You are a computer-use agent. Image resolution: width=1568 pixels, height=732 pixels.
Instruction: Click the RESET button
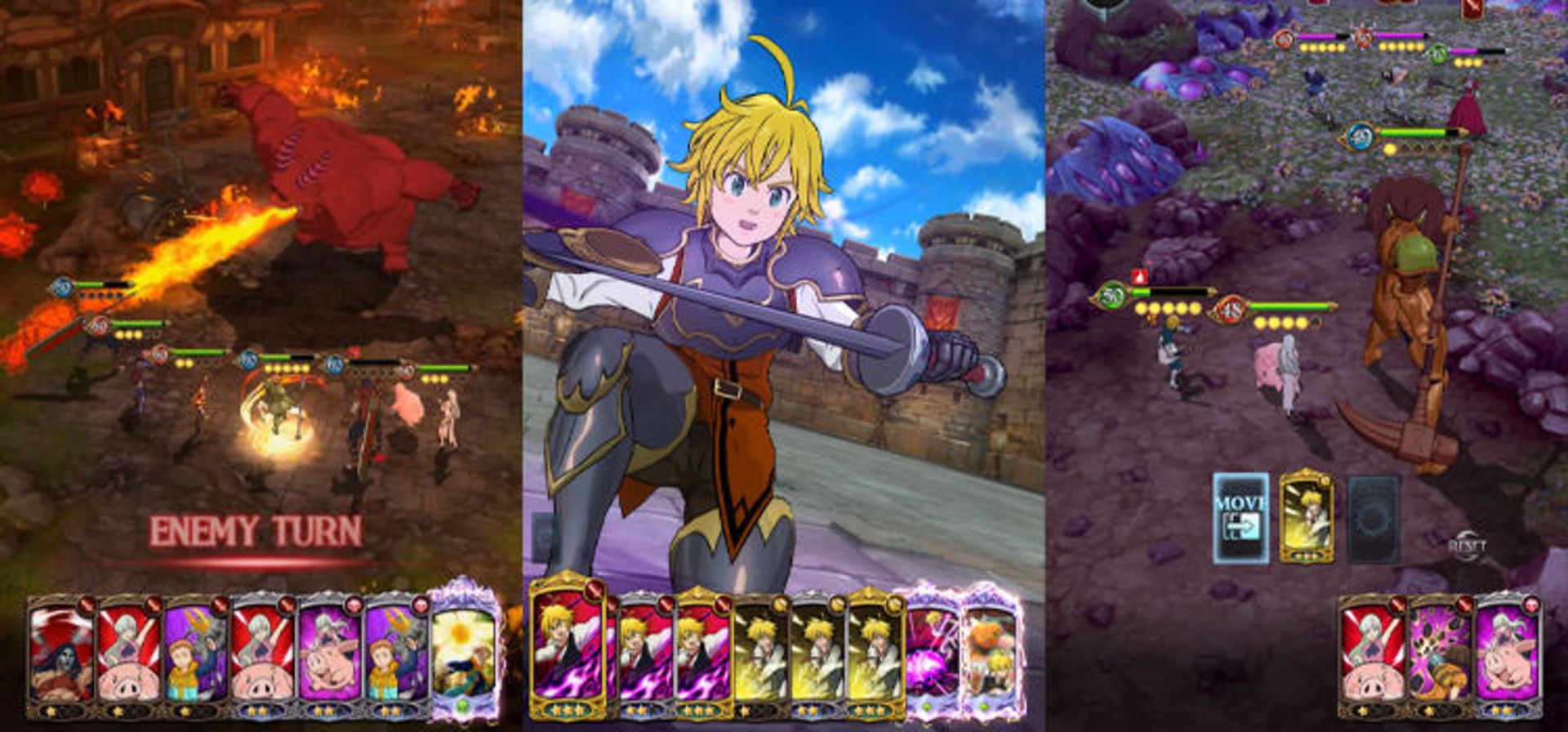(x=1467, y=546)
